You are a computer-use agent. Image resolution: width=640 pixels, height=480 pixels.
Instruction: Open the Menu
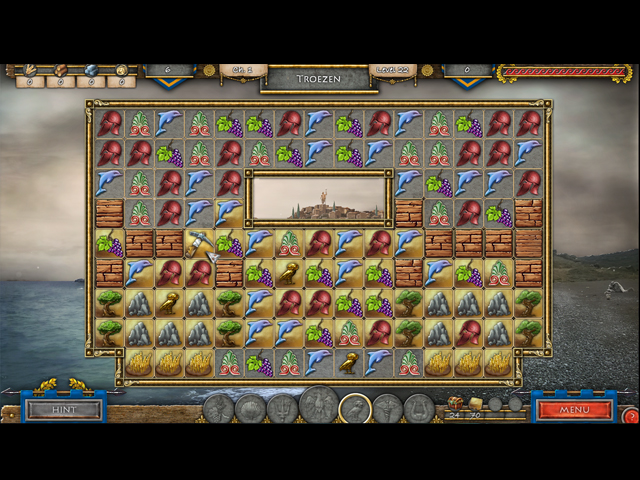[574, 409]
